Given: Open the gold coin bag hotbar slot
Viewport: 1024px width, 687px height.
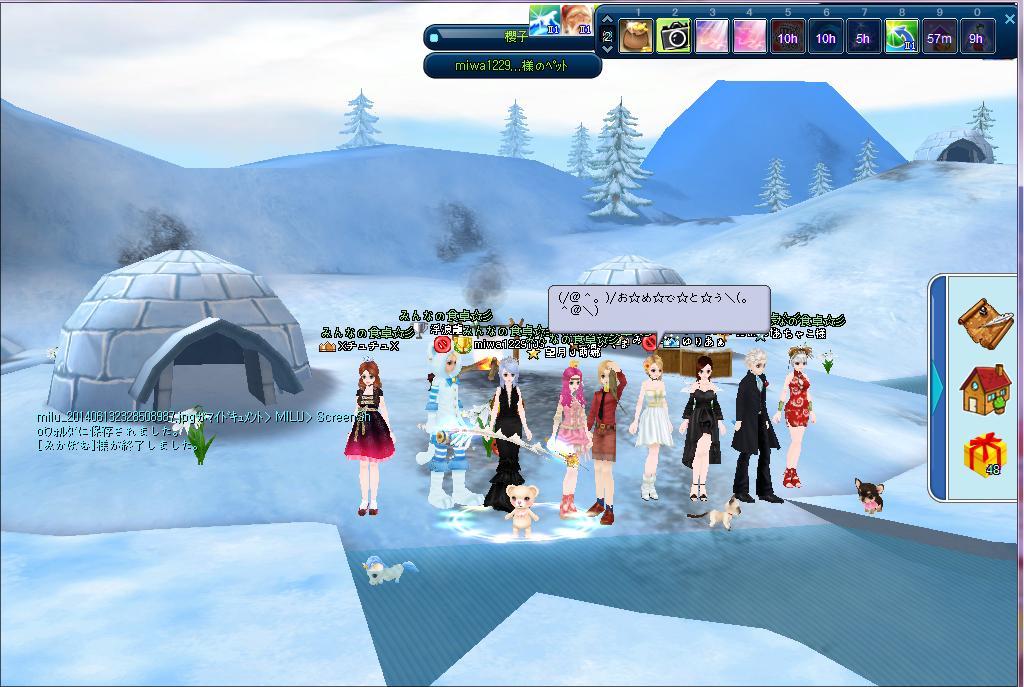Looking at the screenshot, I should click(x=636, y=38).
